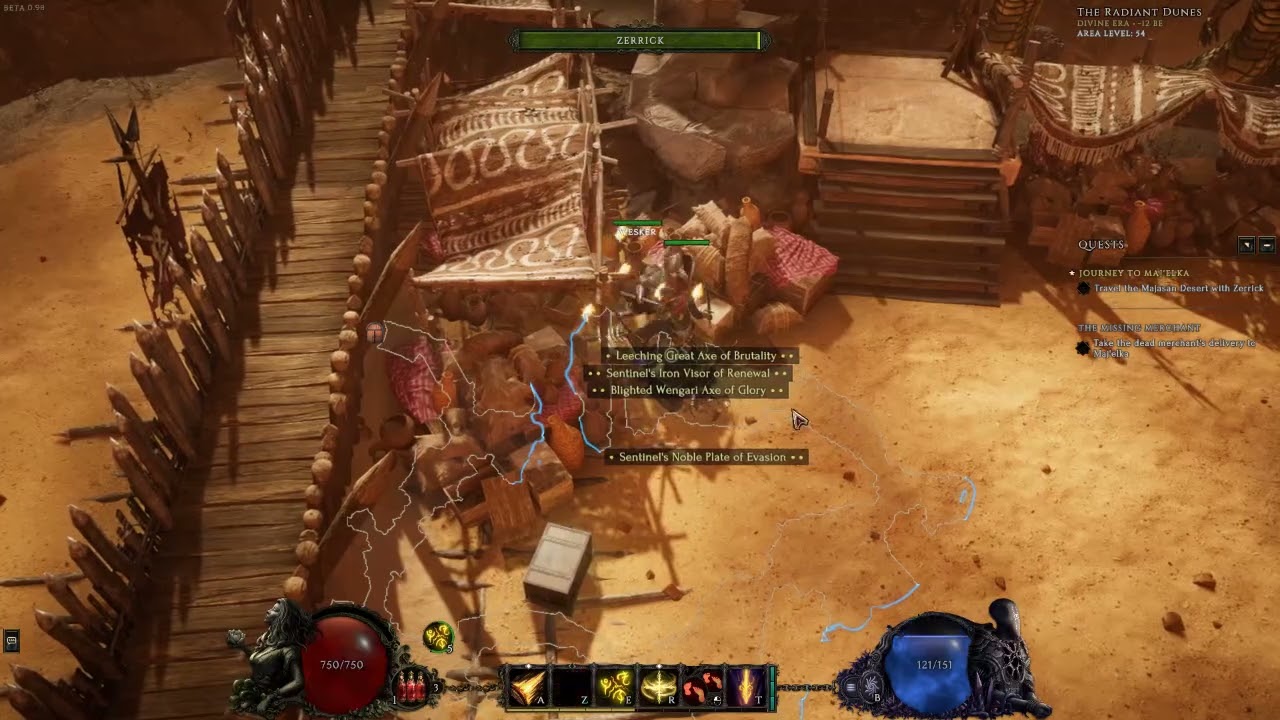Screen dimensions: 1280x720
Task: Select the empty Z skill slot
Action: [x=571, y=687]
